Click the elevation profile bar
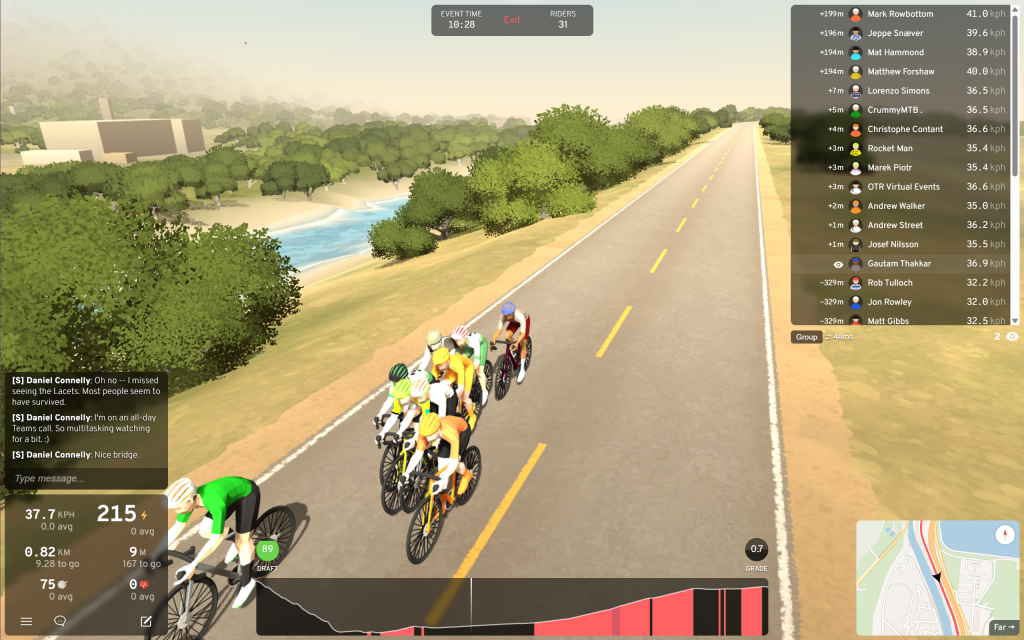 [x=512, y=606]
